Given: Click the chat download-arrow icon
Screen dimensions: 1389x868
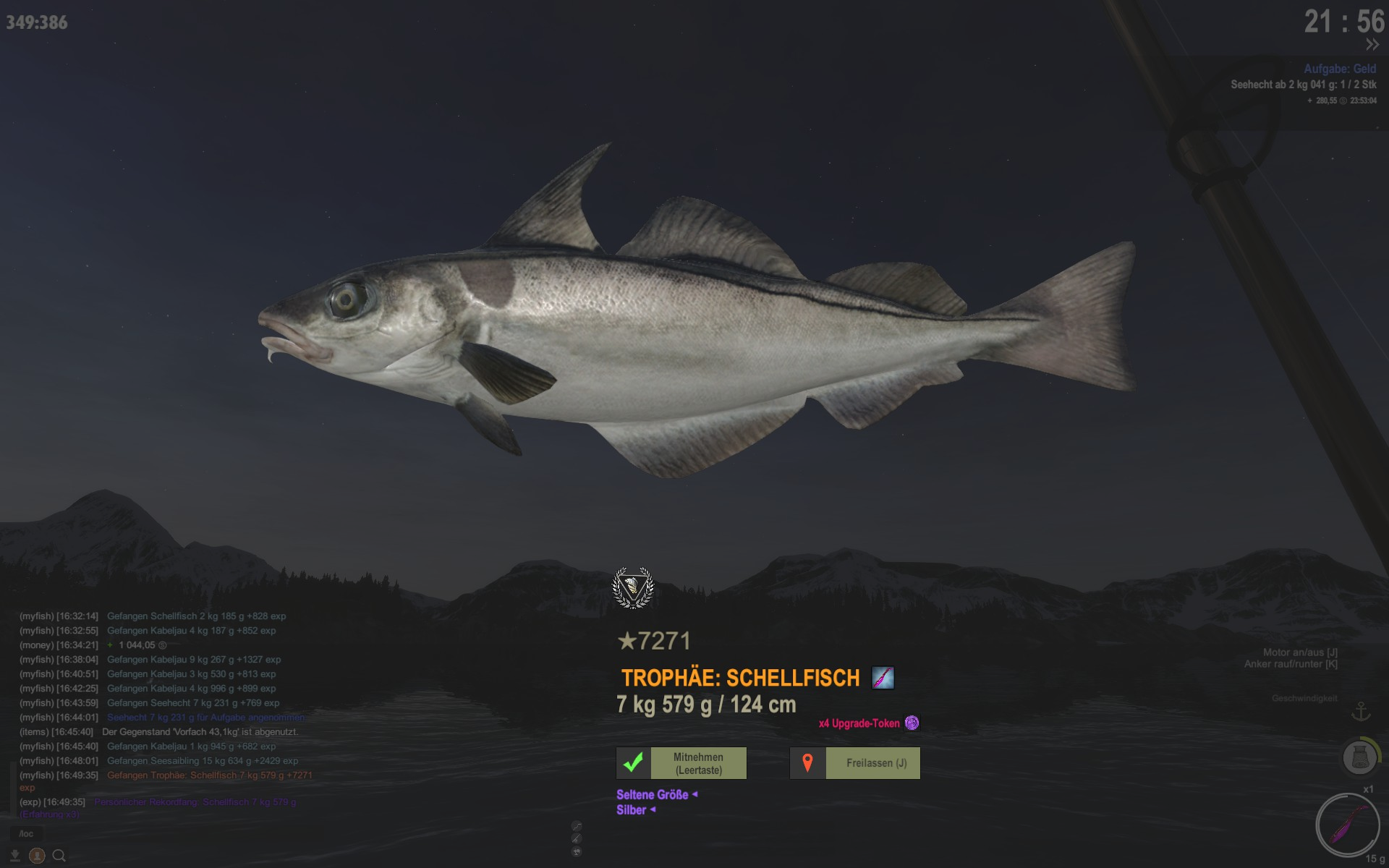Looking at the screenshot, I should pyautogui.click(x=14, y=856).
